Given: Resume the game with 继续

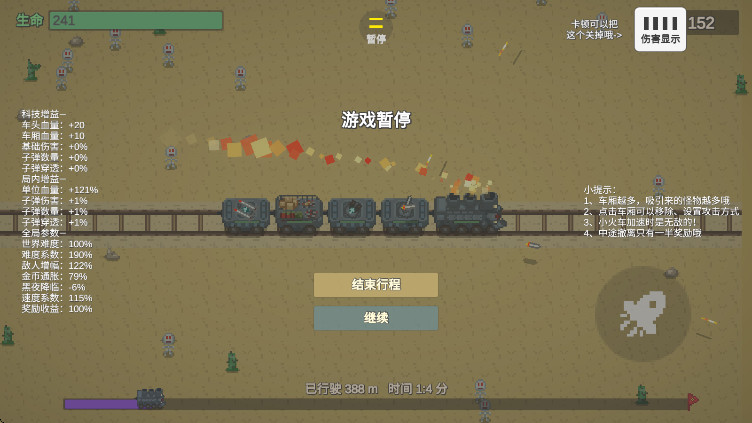Looking at the screenshot, I should click(375, 318).
